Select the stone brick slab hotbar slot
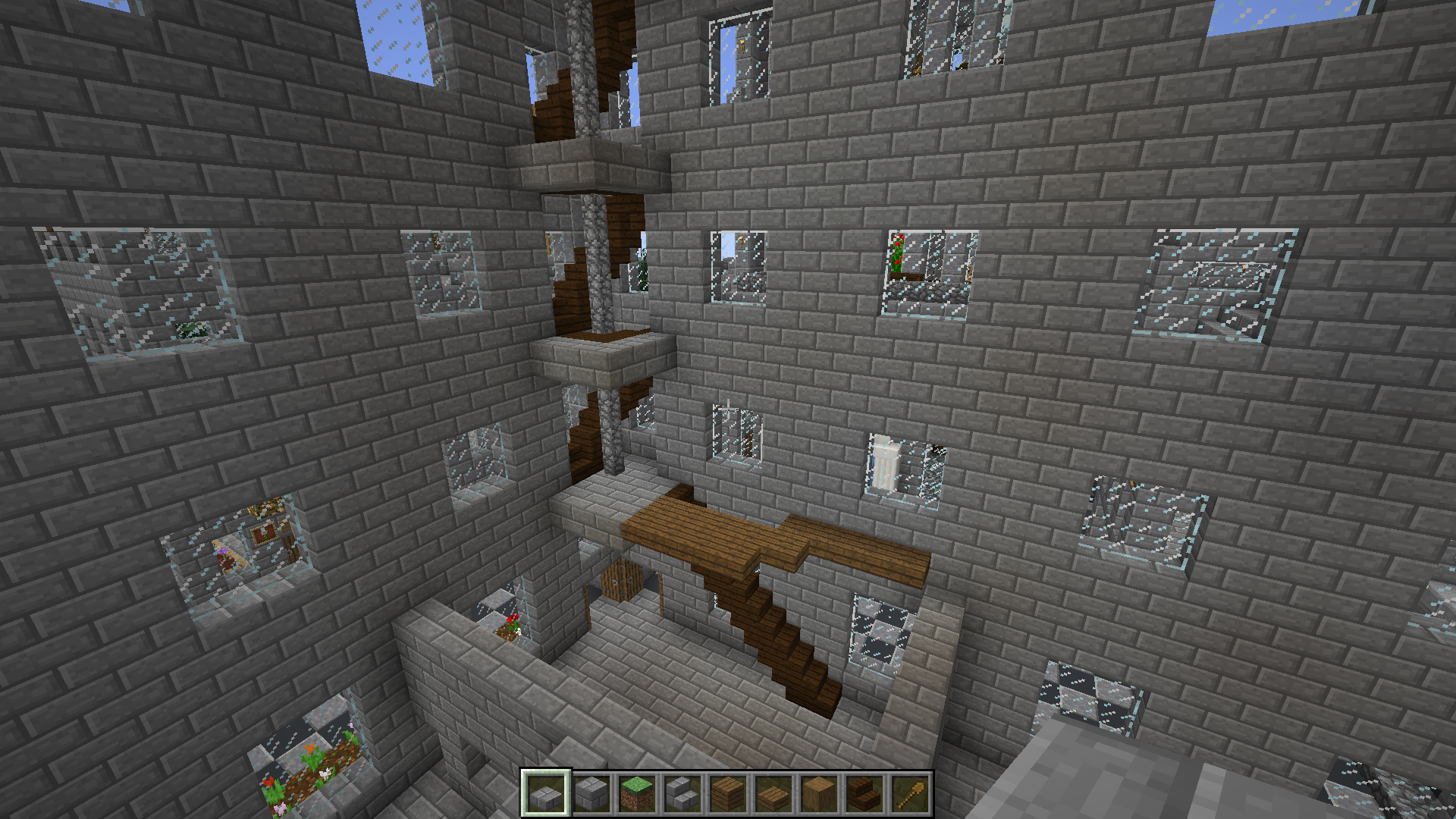 click(546, 793)
